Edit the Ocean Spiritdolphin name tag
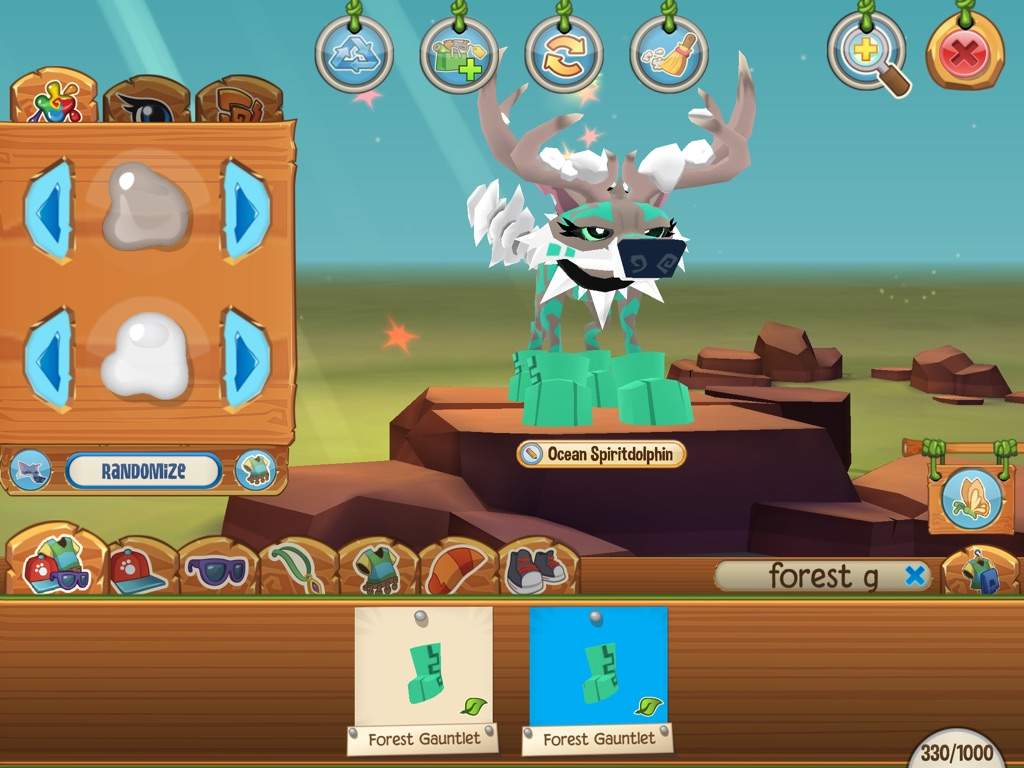Image resolution: width=1024 pixels, height=768 pixels. tap(602, 454)
